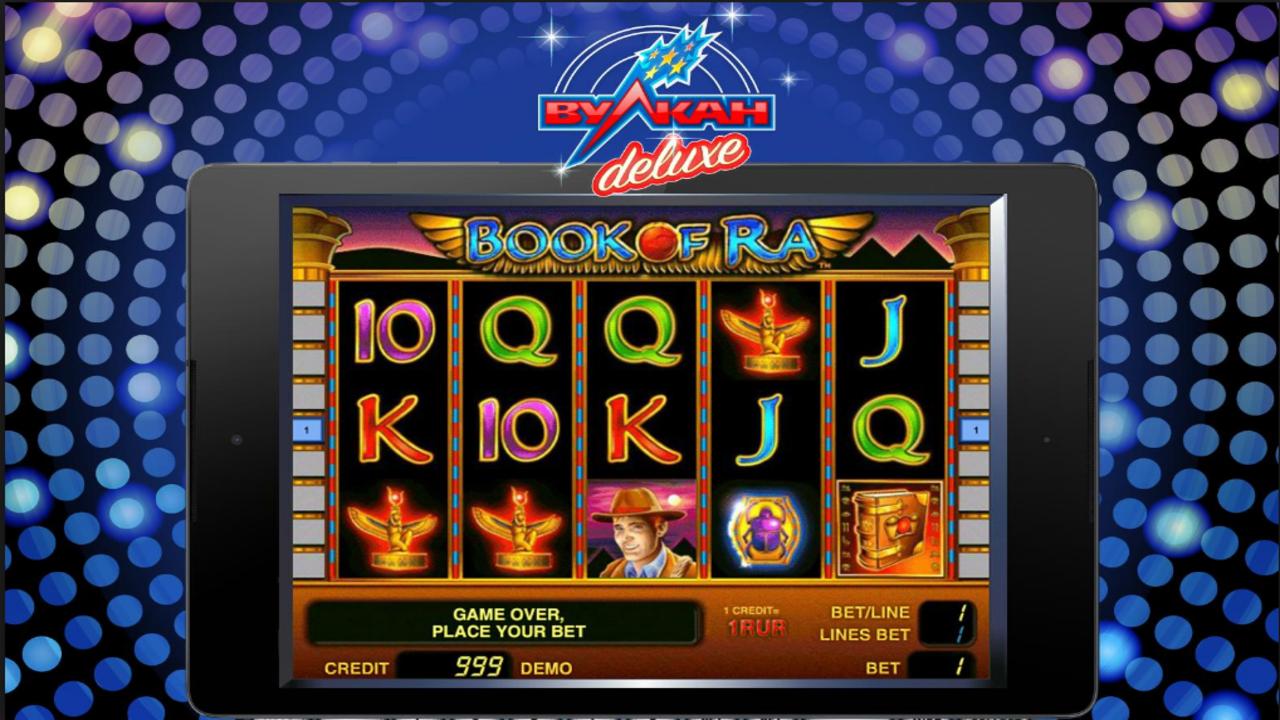Click the purple 10 symbol on reel one
The height and width of the screenshot is (720, 1280).
(391, 330)
